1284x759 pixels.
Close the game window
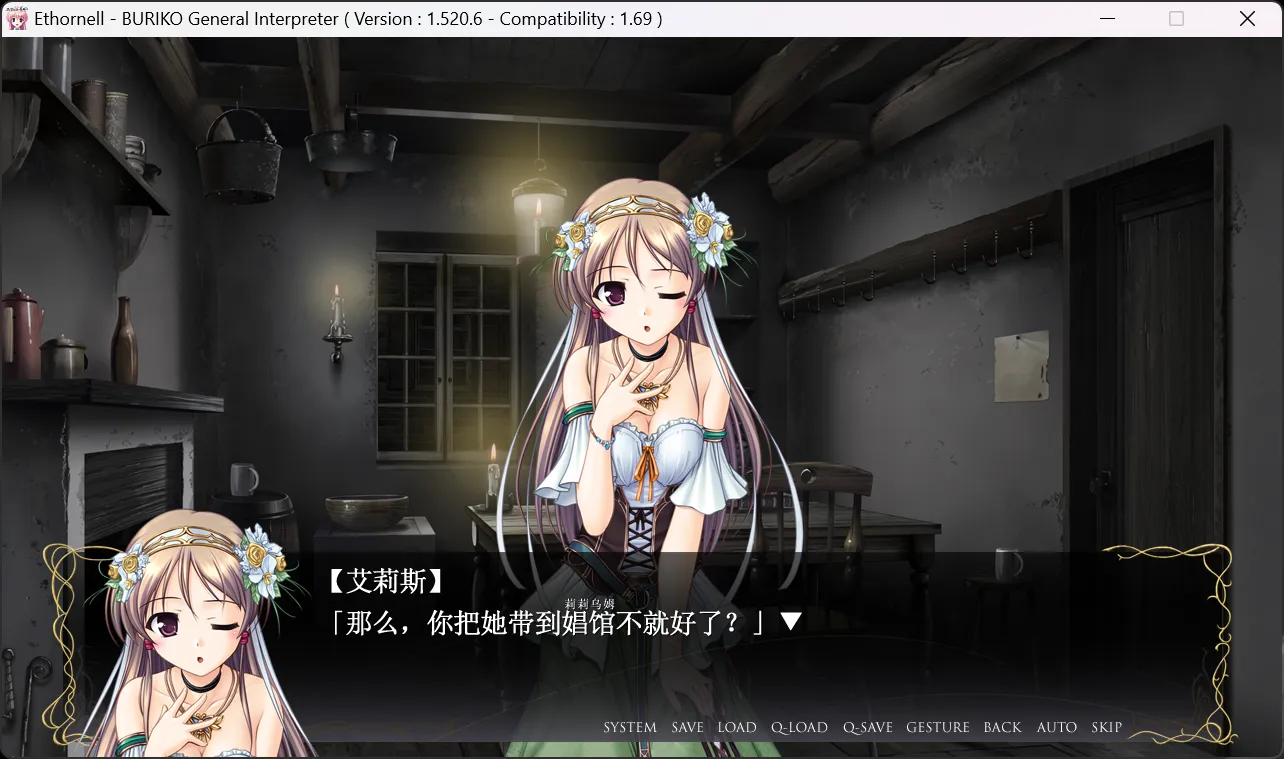(1247, 19)
